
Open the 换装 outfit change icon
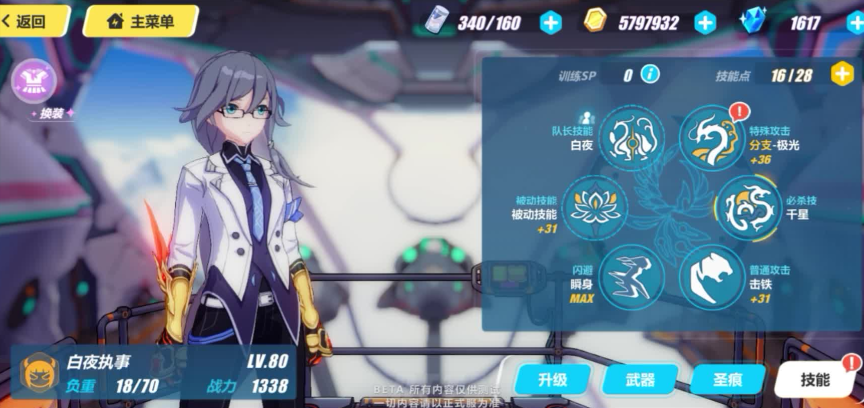click(33, 79)
